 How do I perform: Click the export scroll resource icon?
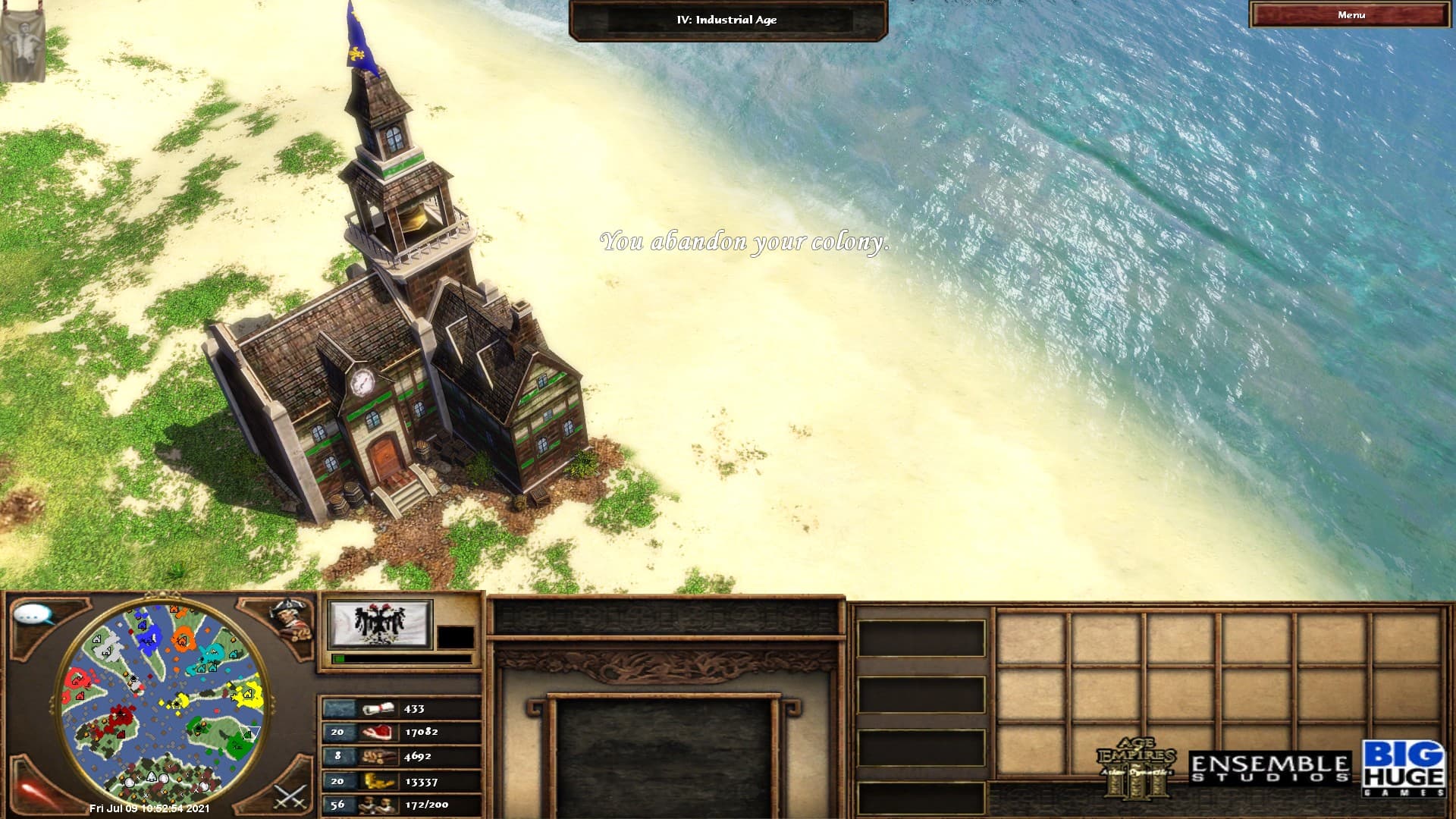[x=377, y=709]
